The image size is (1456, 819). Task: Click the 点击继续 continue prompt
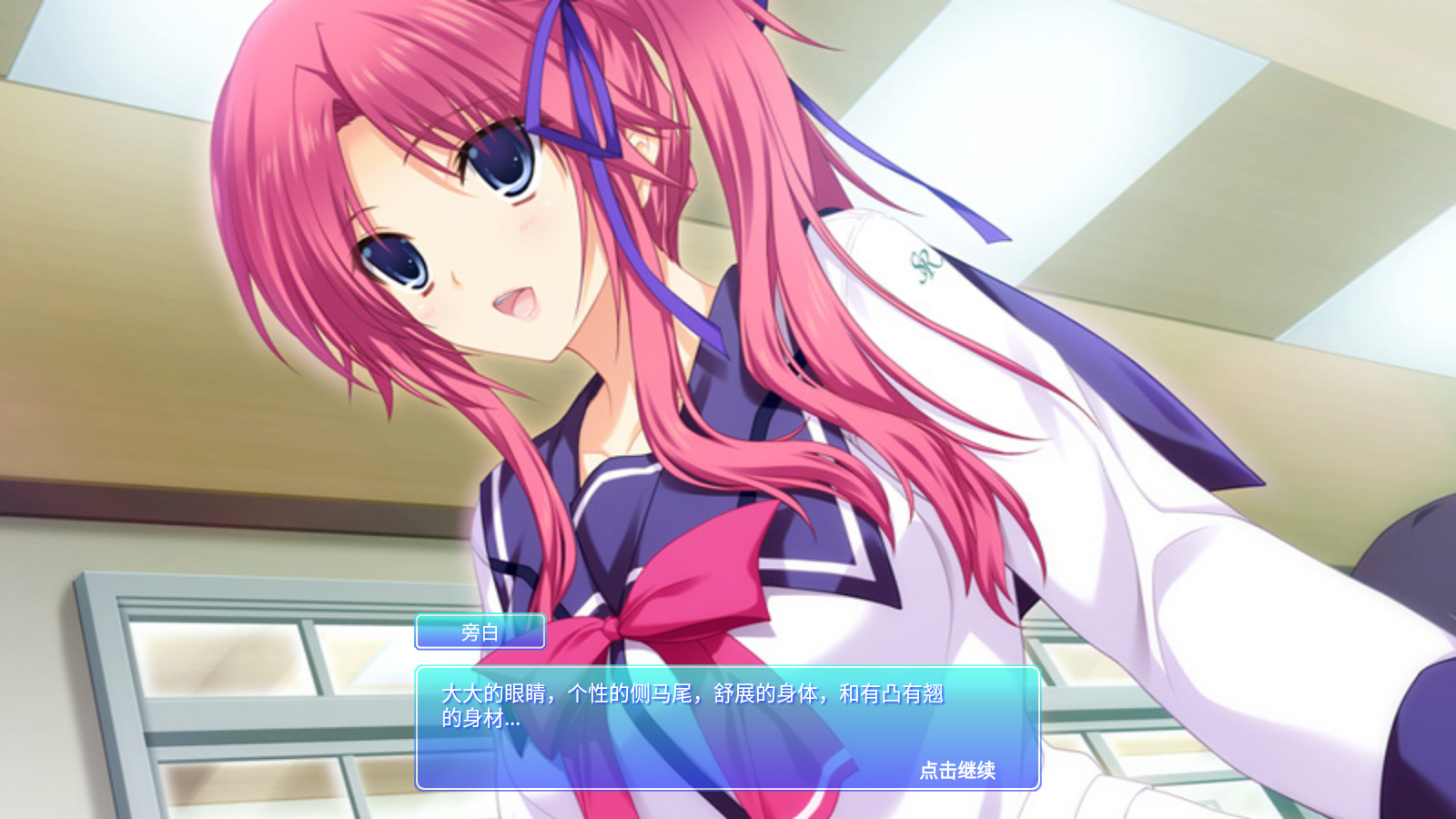(956, 770)
